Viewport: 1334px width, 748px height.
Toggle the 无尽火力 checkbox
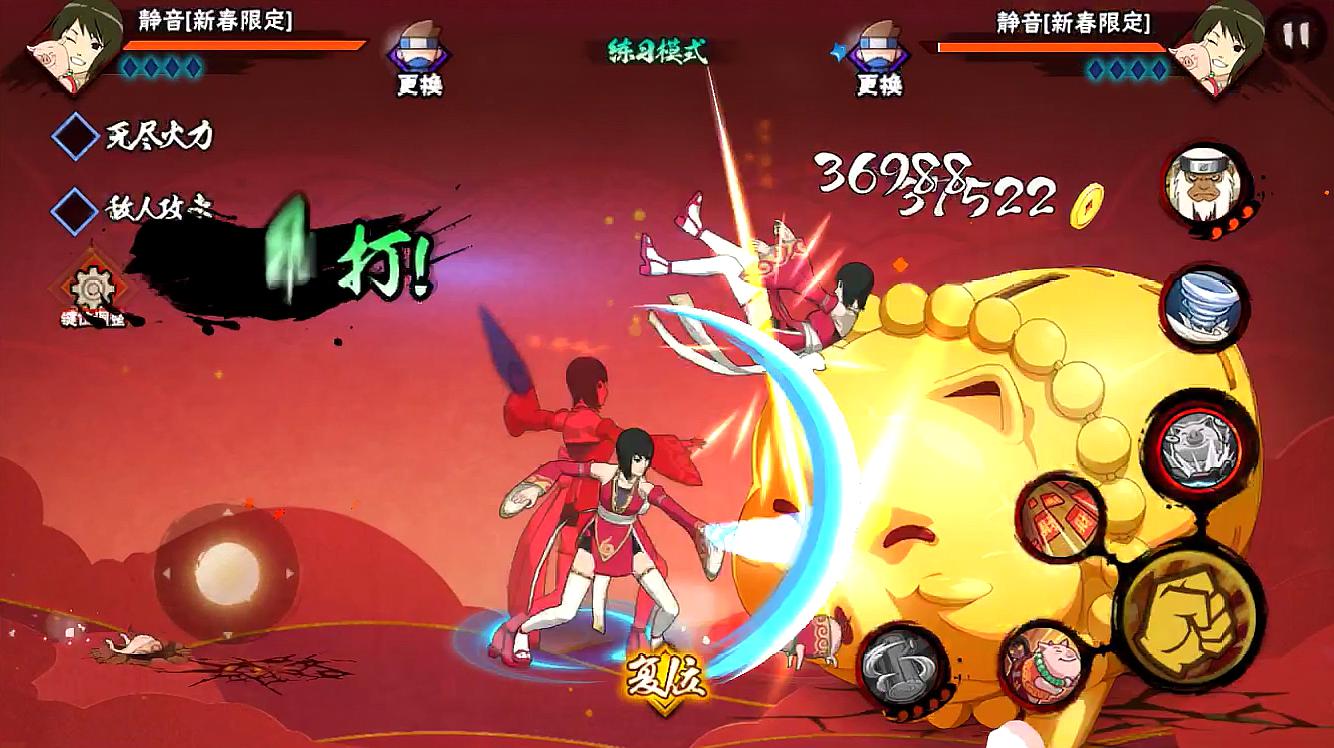(x=74, y=136)
